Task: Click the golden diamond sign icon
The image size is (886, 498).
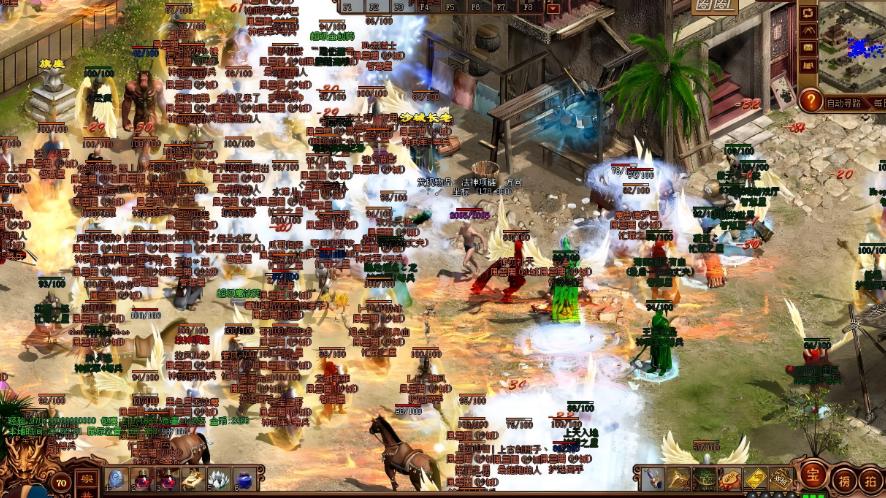Action: tap(755, 479)
